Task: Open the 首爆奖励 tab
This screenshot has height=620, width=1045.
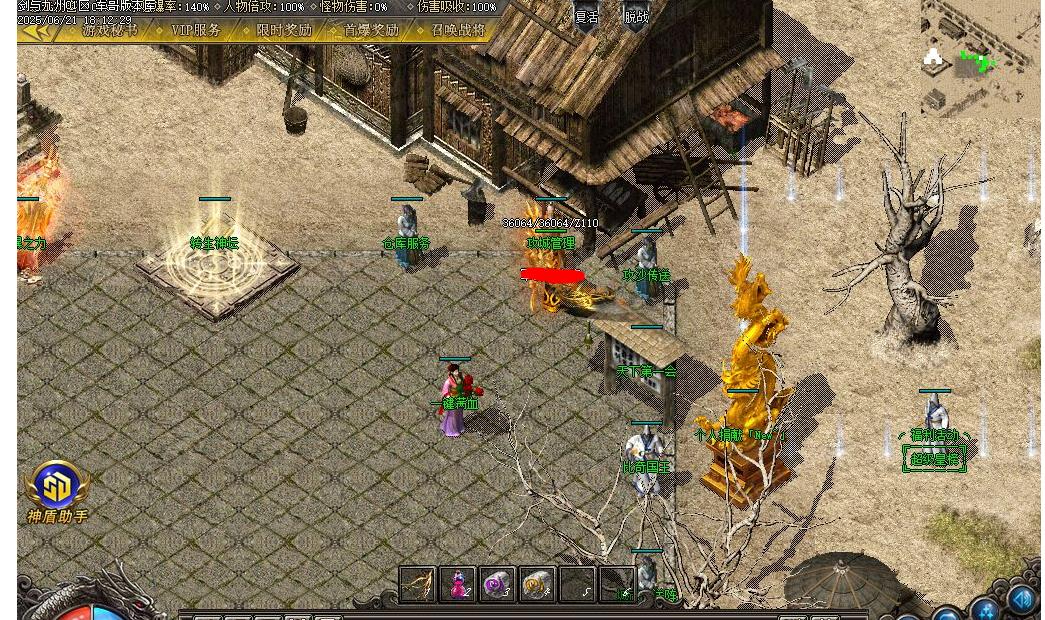Action: pos(372,31)
